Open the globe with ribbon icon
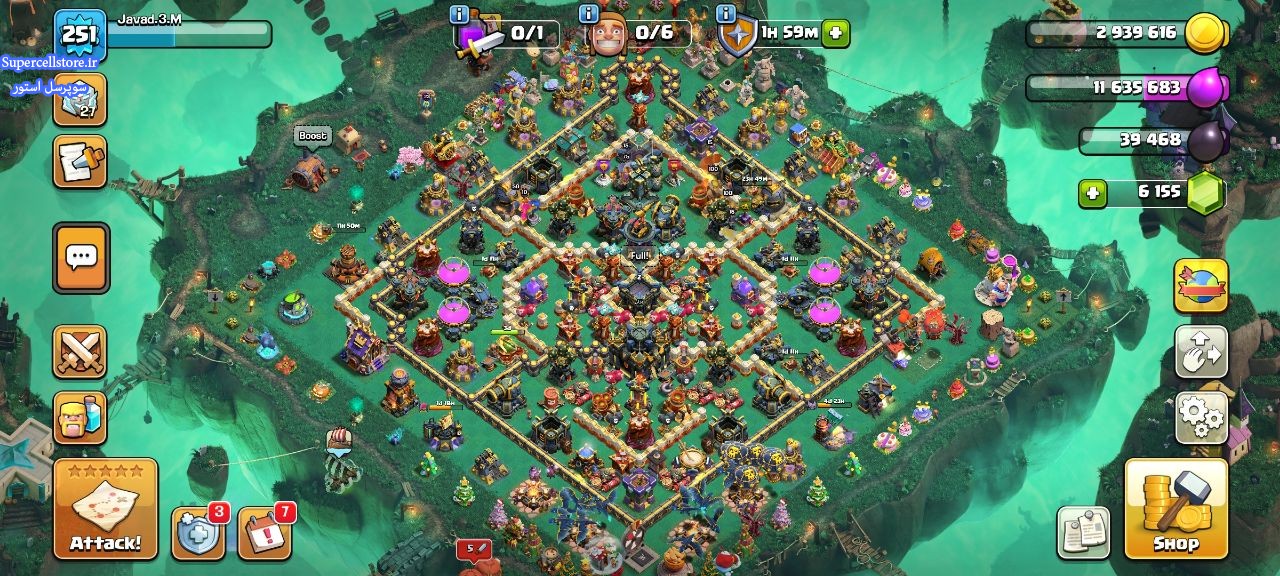 1201,286
